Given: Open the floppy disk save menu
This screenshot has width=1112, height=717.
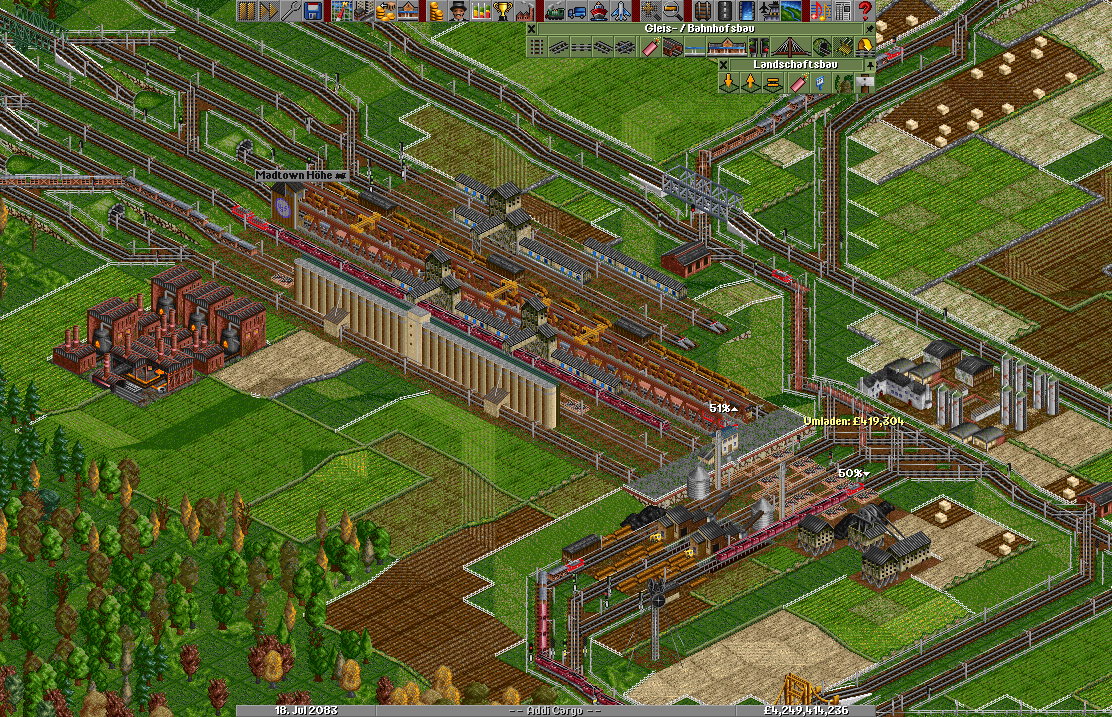Looking at the screenshot, I should coord(313,11).
